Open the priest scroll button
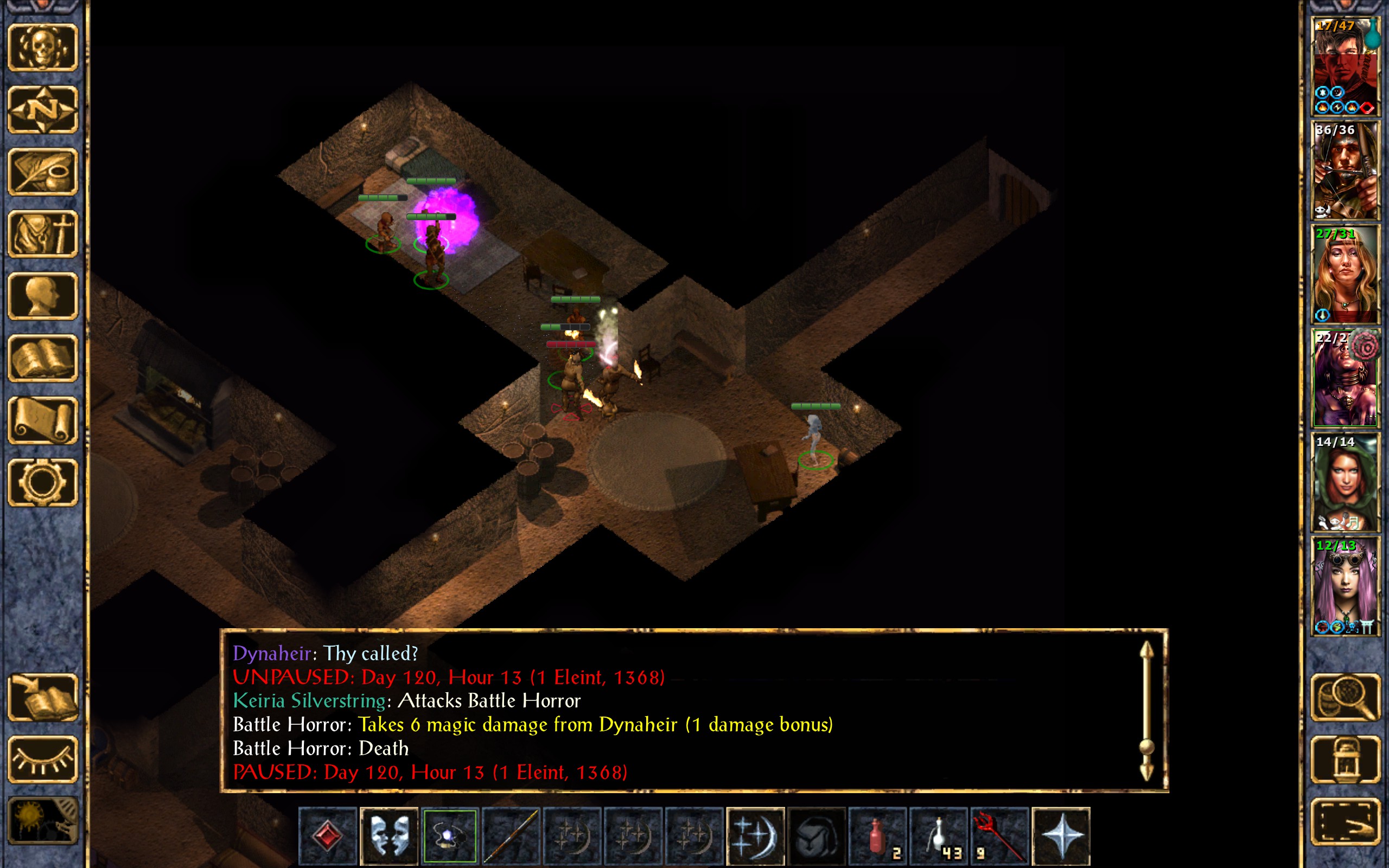Screen dimensions: 1389x868 42,420
